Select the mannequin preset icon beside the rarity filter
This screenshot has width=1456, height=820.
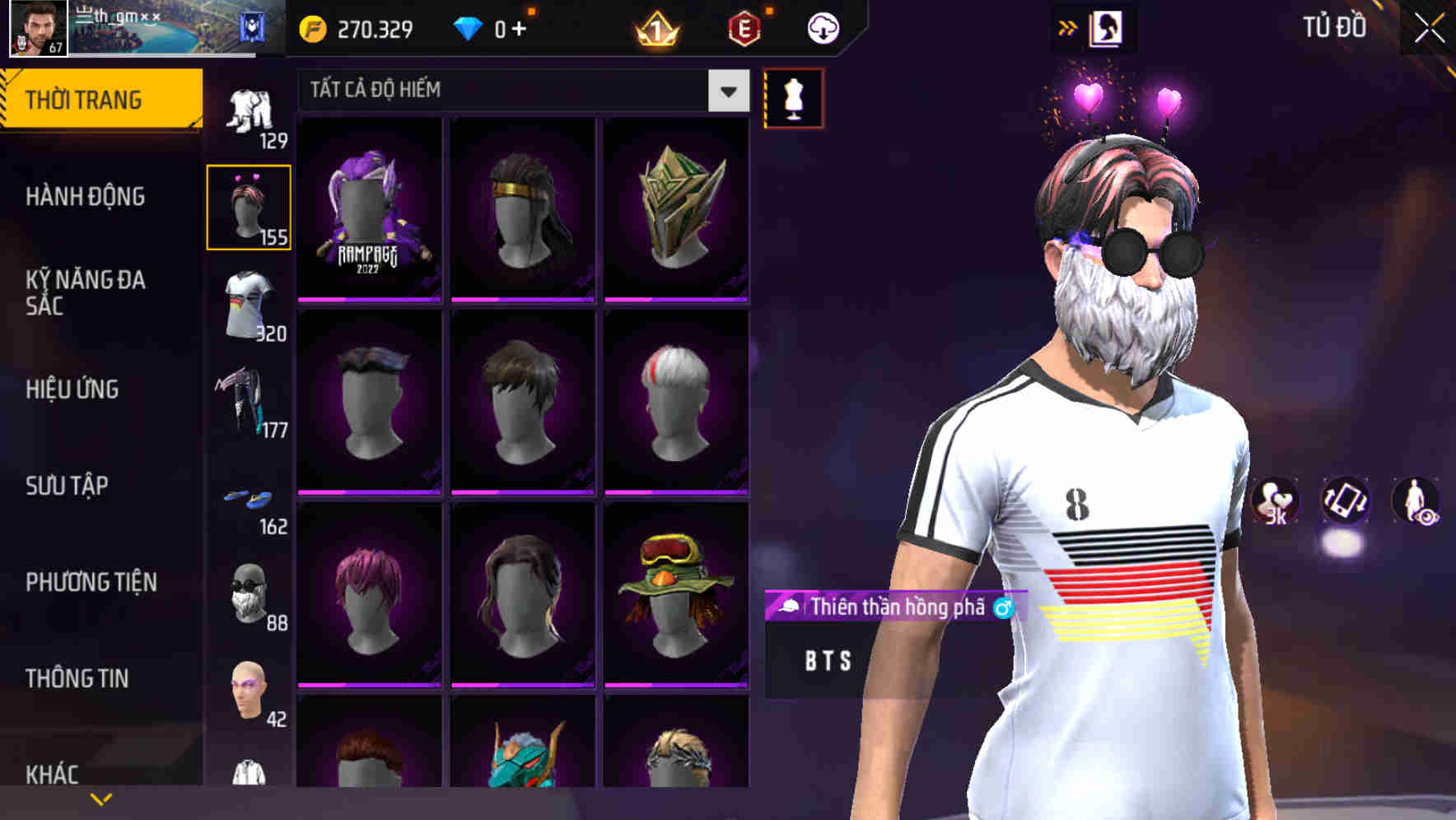pos(793,96)
